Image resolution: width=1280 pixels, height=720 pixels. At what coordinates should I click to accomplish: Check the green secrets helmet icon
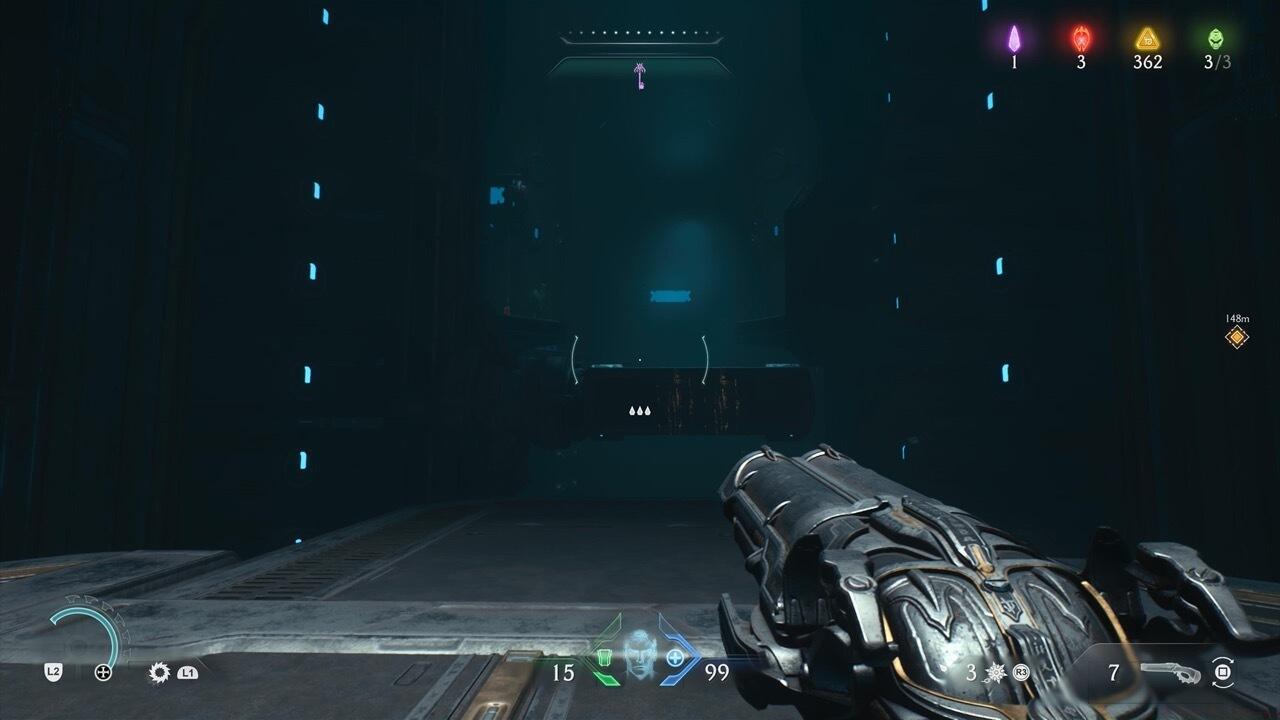[x=1215, y=39]
